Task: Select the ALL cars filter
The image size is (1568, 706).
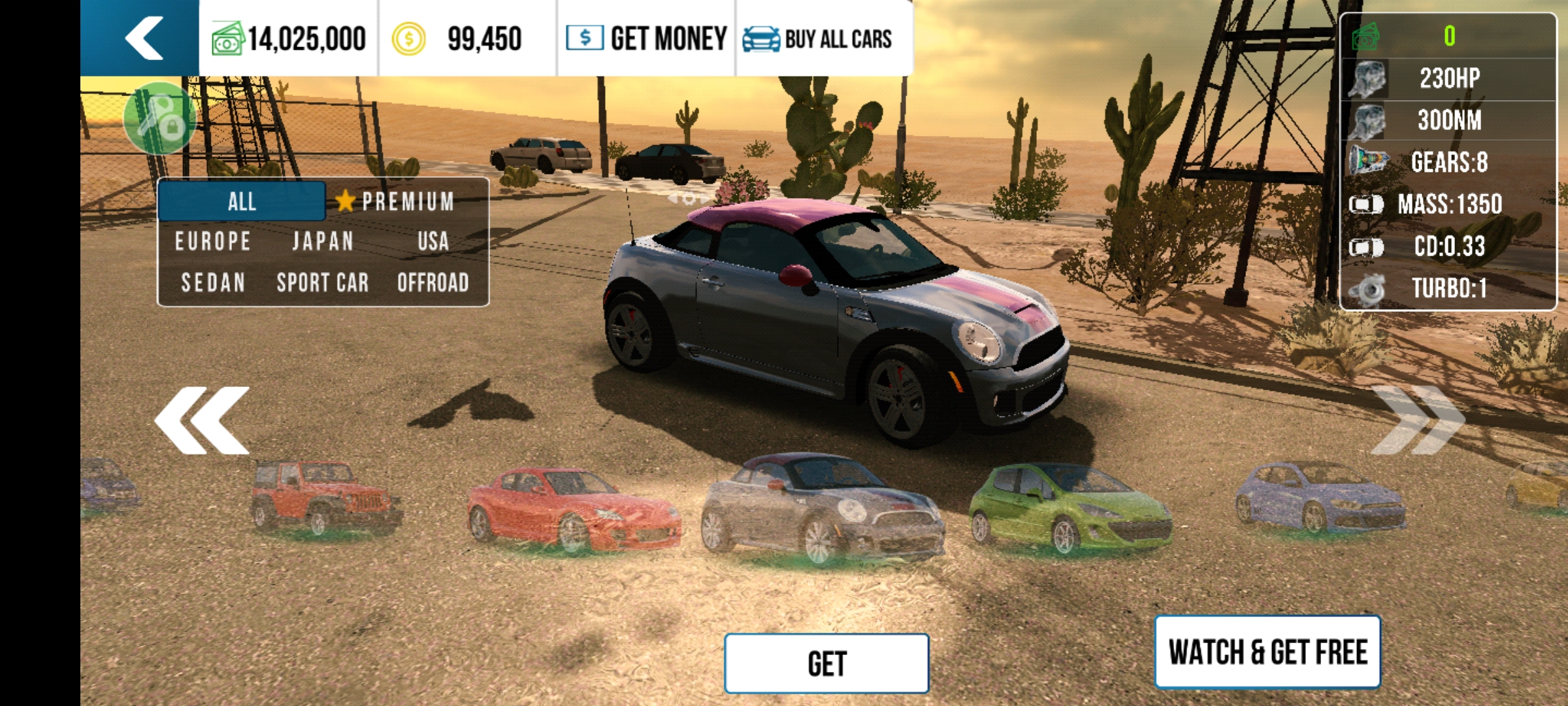Action: [x=242, y=201]
